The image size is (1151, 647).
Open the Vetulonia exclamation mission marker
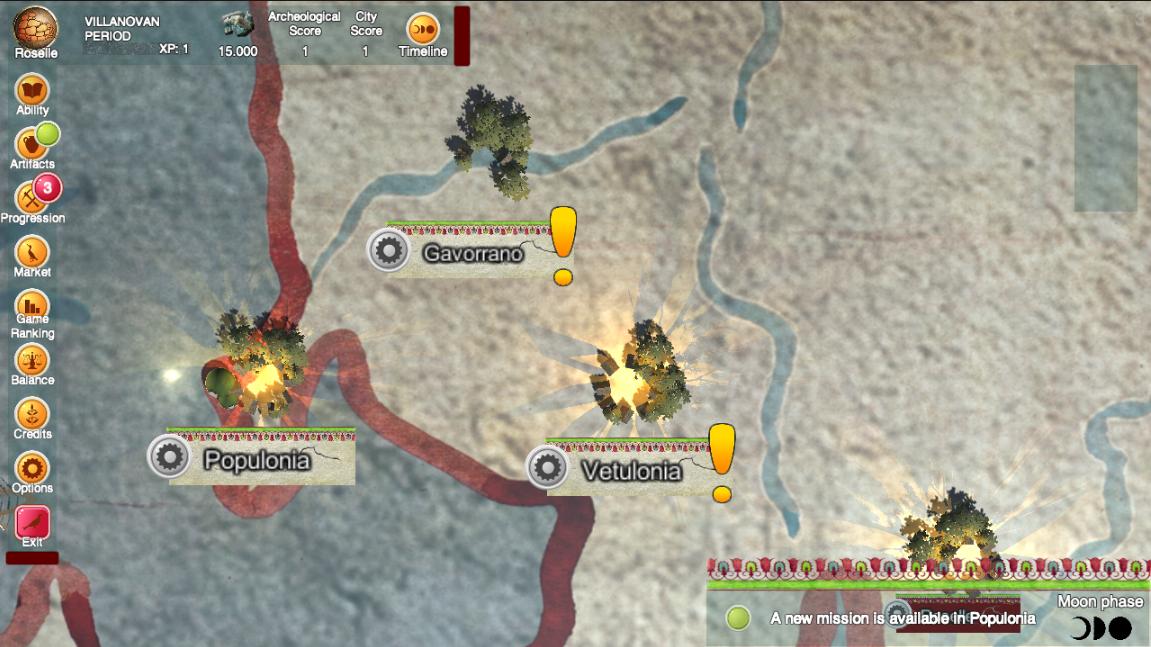coord(721,461)
